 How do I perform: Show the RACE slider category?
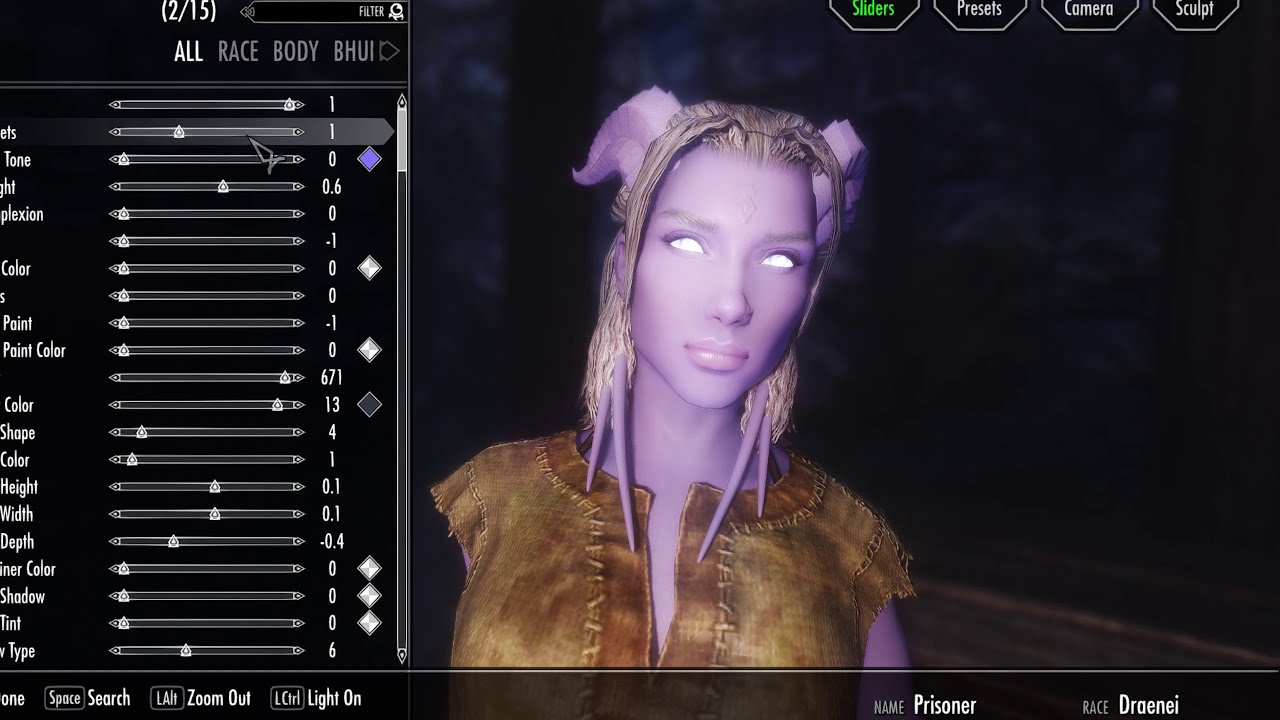(238, 52)
